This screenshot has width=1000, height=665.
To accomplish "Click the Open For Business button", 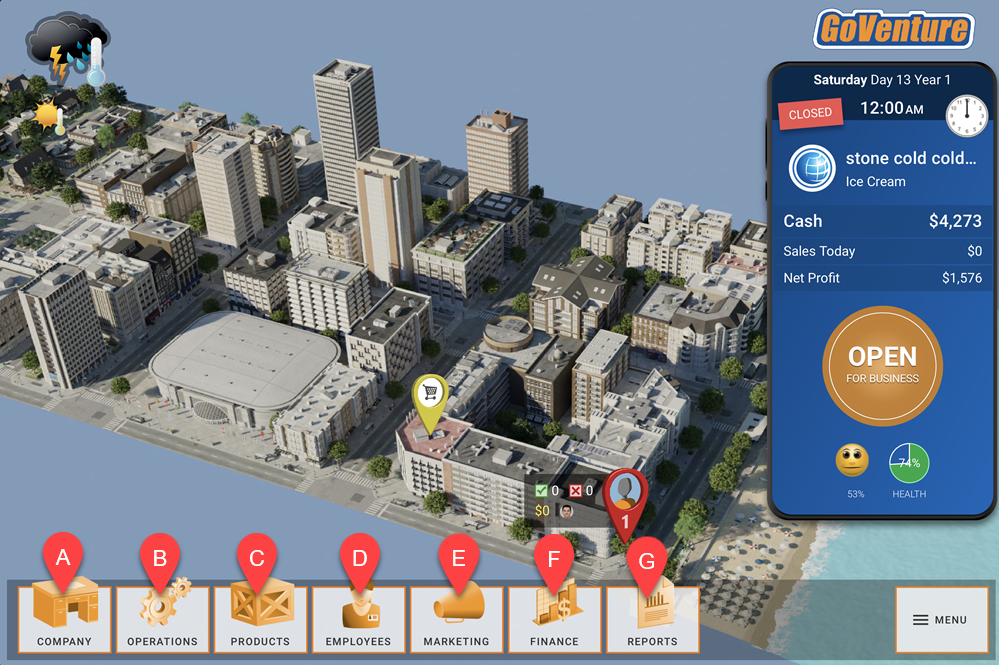I will click(x=882, y=365).
